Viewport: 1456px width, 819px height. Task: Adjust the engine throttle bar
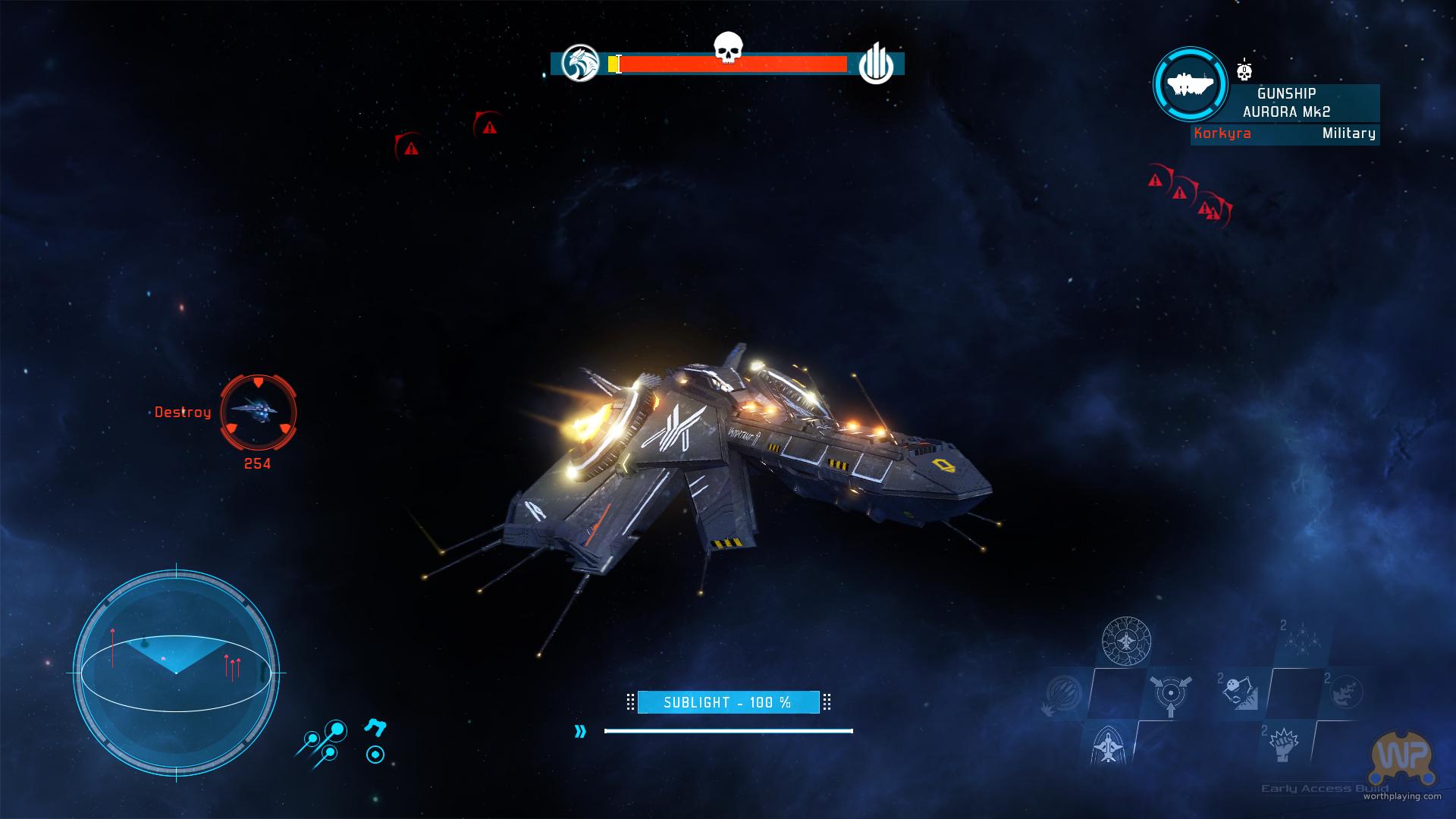tap(728, 731)
